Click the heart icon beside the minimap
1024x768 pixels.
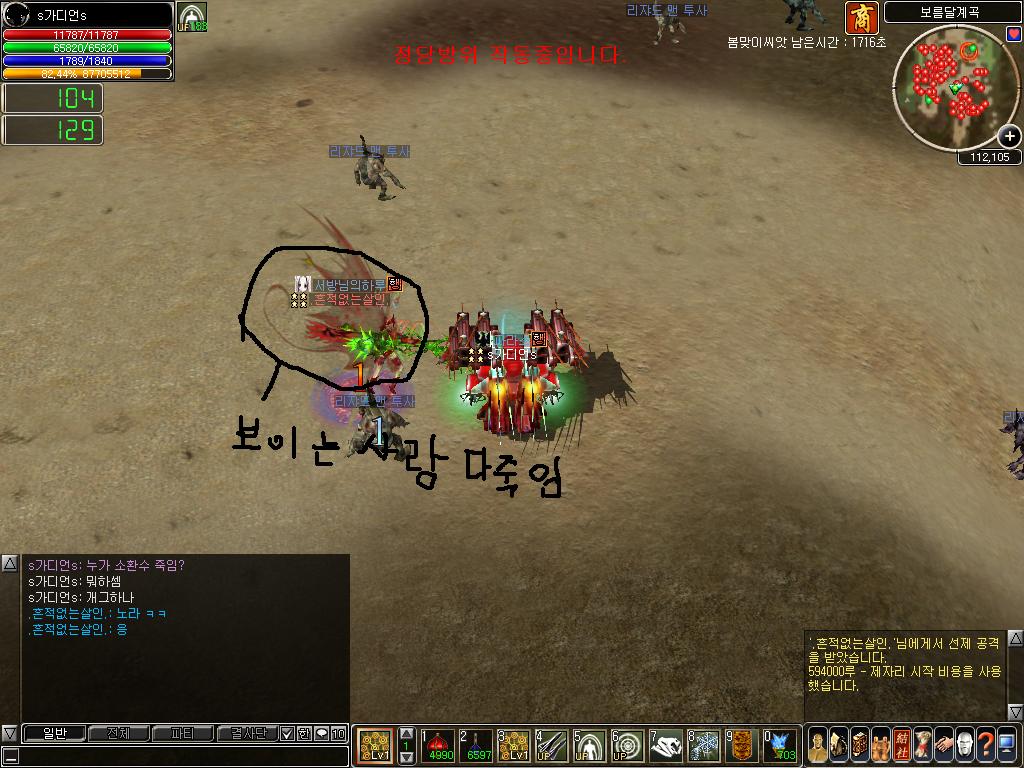click(x=1014, y=34)
